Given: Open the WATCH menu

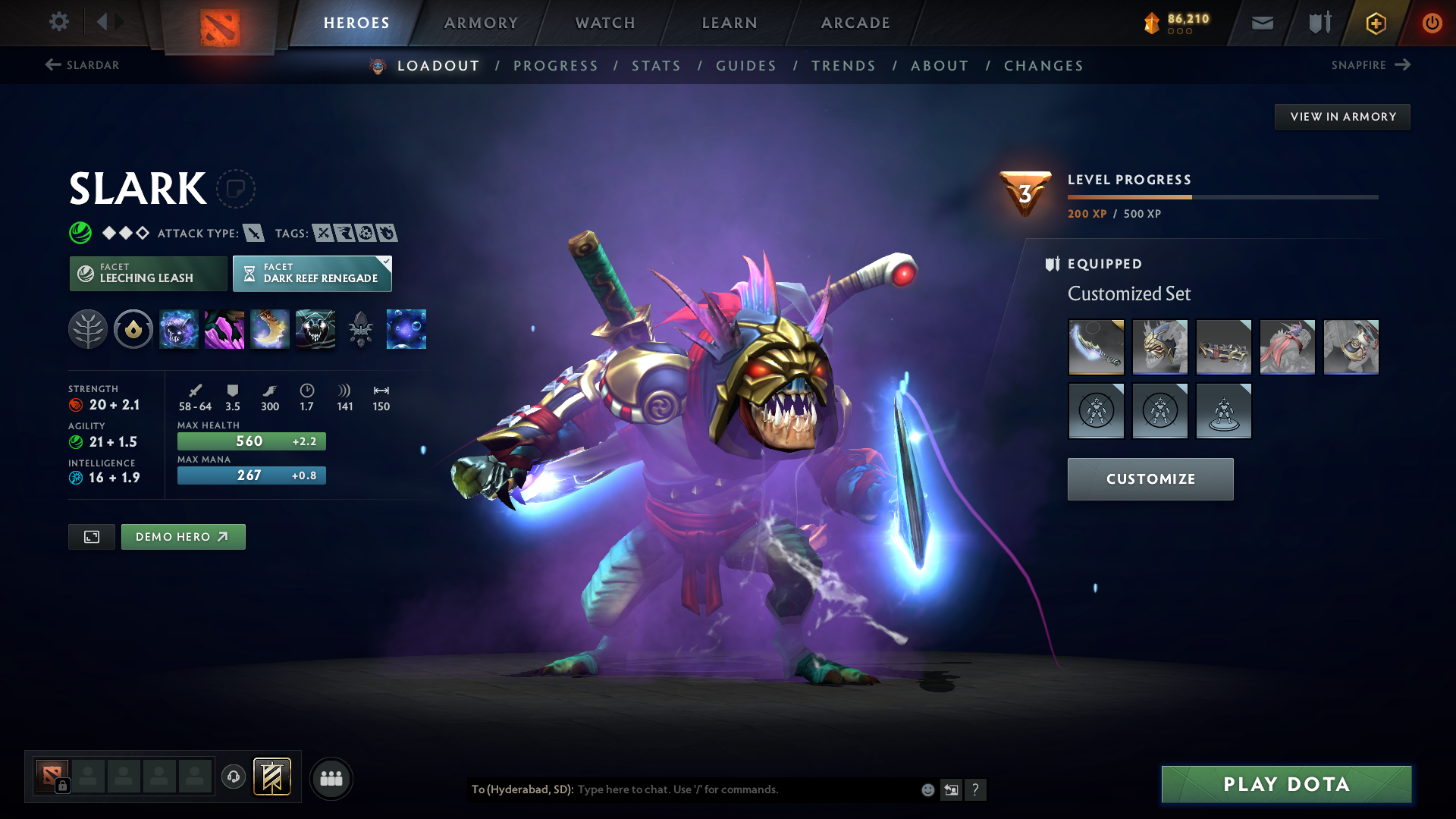Looking at the screenshot, I should (x=605, y=23).
